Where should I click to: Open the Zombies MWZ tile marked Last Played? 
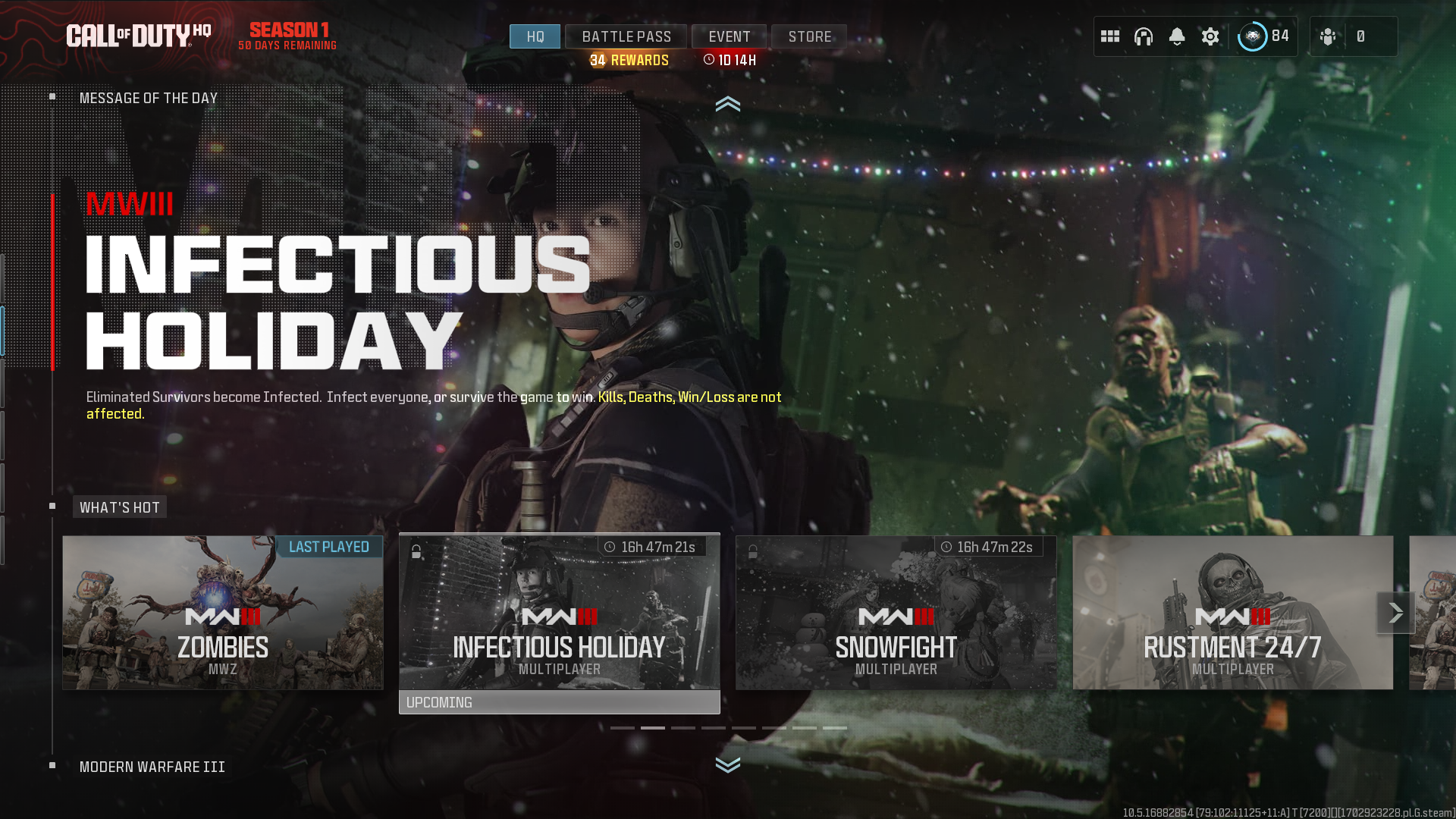coord(222,612)
